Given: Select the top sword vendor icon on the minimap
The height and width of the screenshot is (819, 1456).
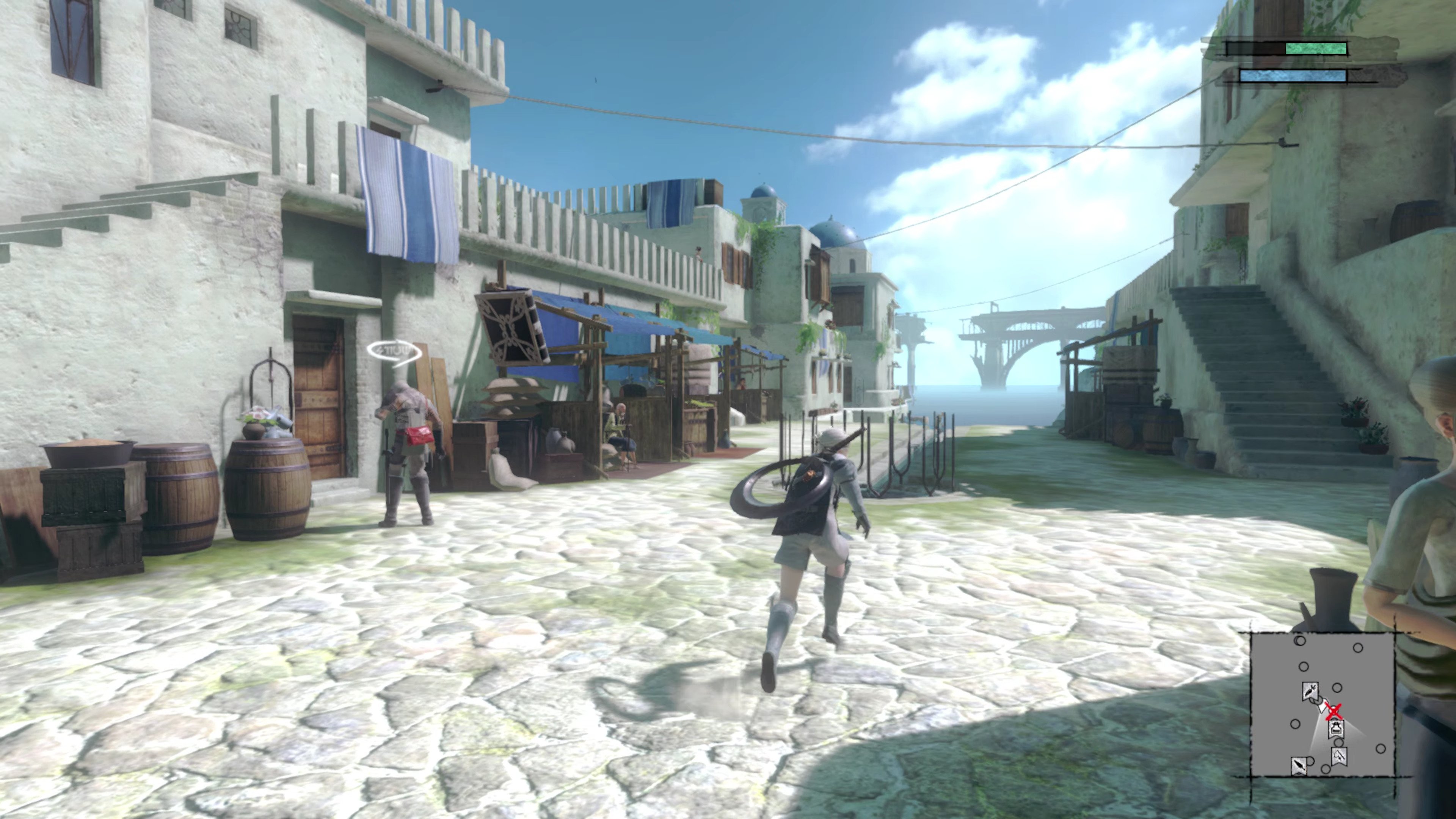Looking at the screenshot, I should point(1311,692).
